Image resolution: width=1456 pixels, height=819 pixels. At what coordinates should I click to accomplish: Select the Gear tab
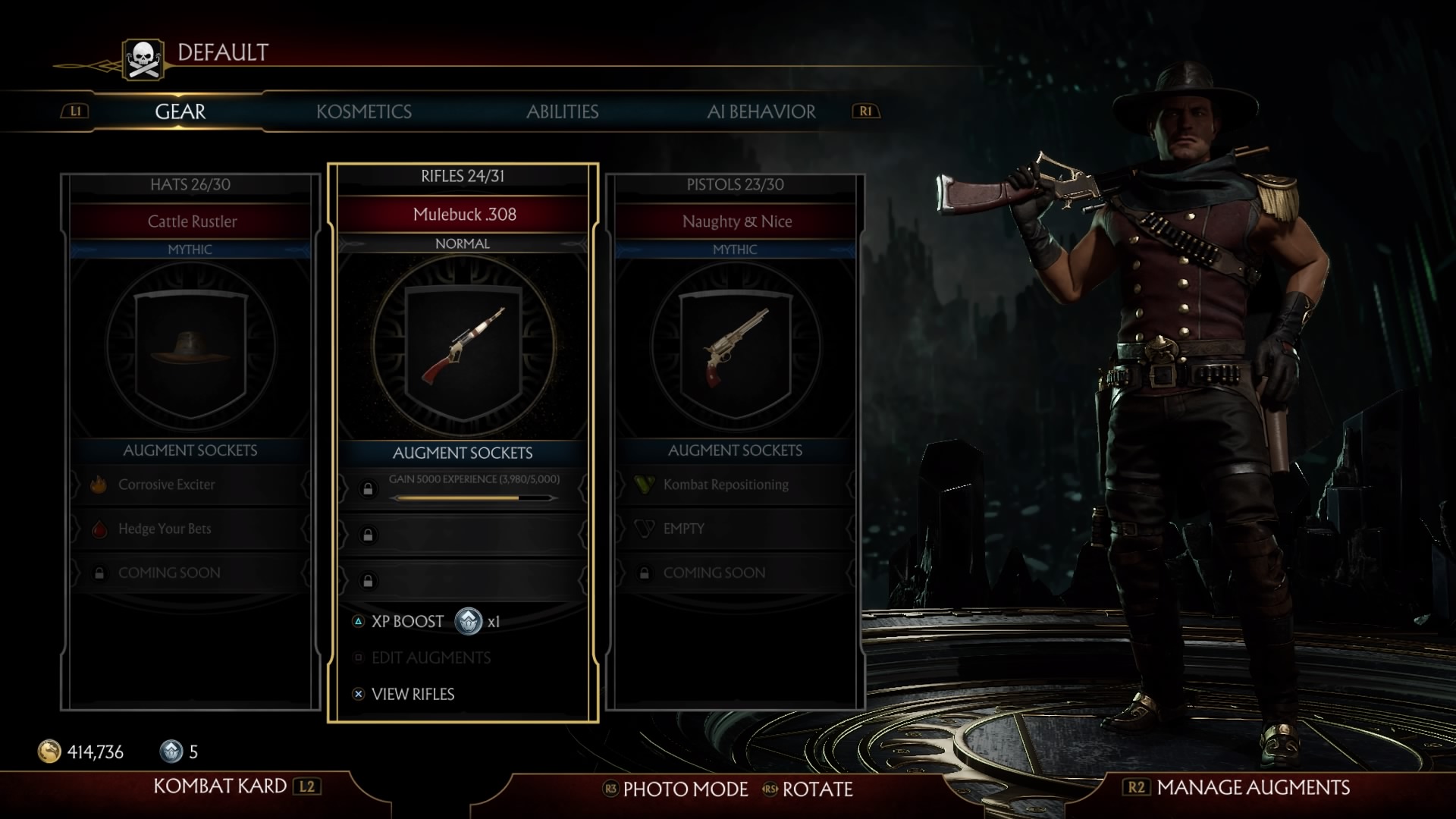(x=180, y=111)
